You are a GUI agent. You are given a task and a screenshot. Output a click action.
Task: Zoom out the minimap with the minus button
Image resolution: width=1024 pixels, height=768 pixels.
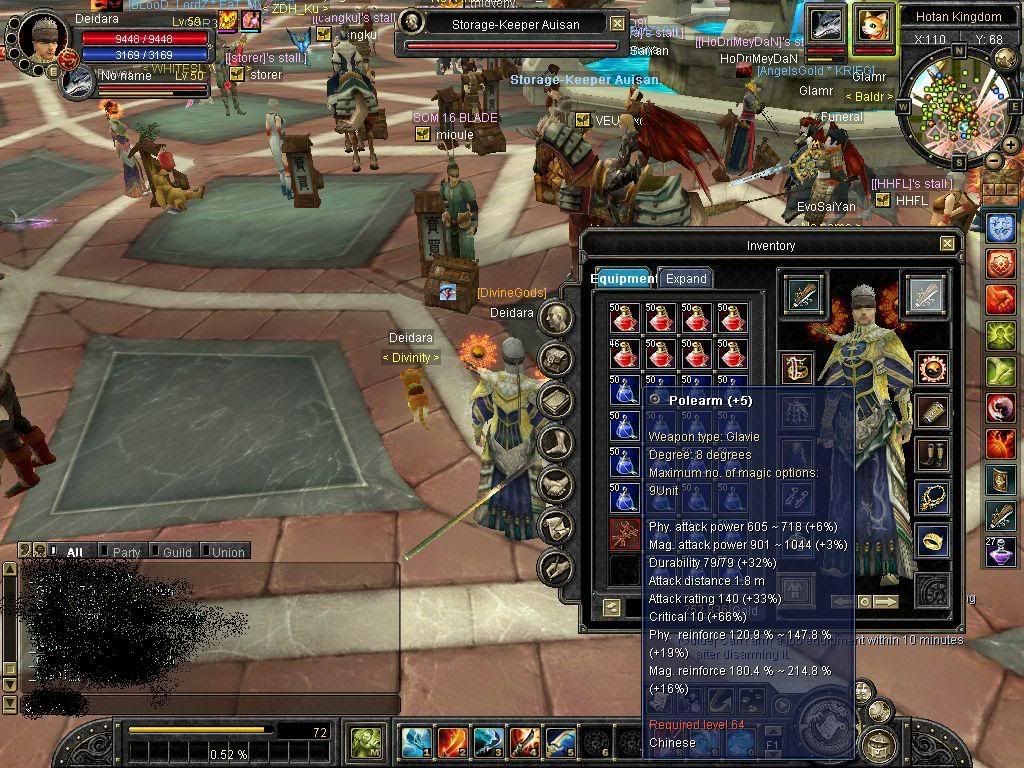coord(993,162)
